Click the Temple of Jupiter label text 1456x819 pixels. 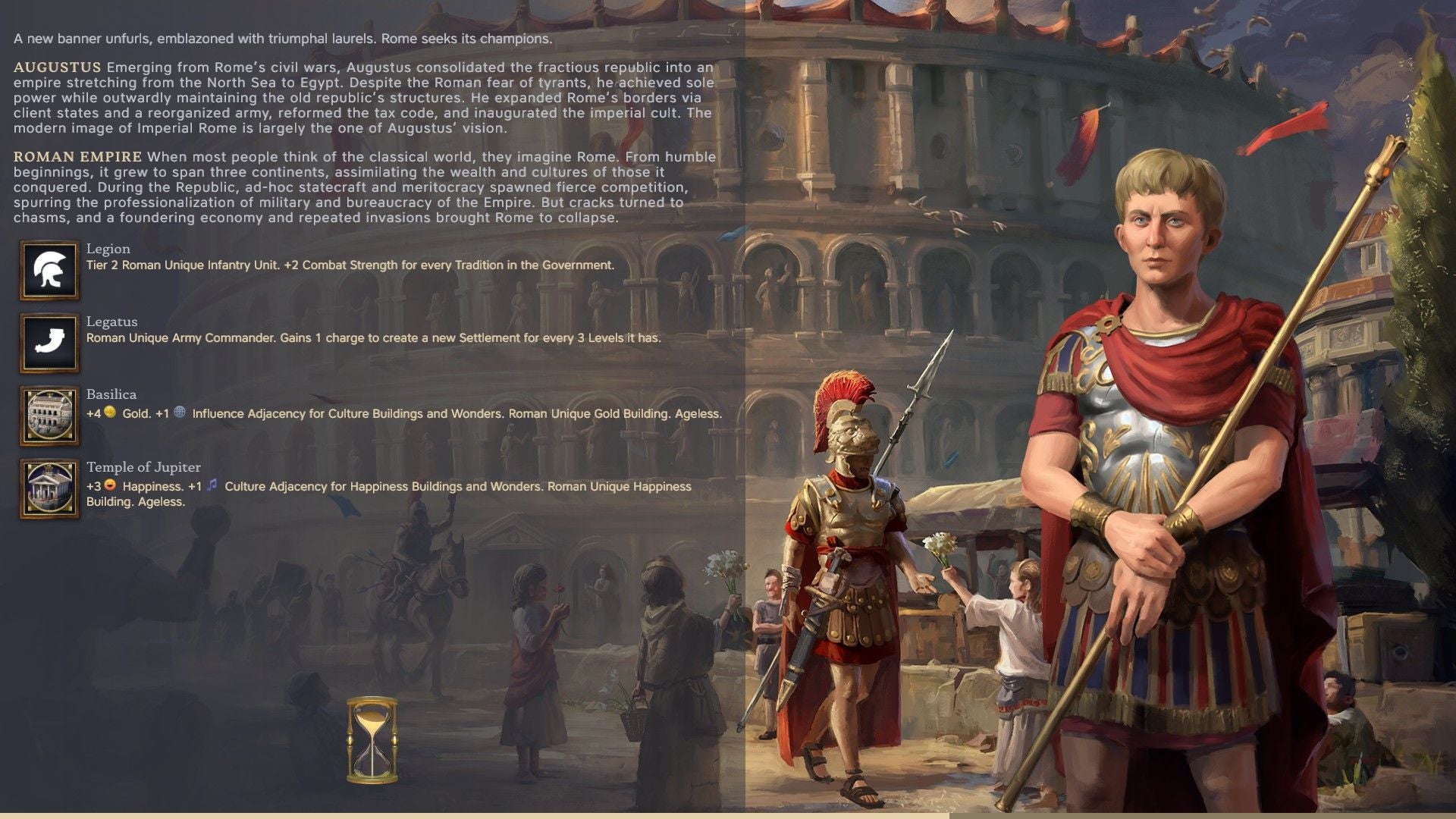click(x=143, y=468)
